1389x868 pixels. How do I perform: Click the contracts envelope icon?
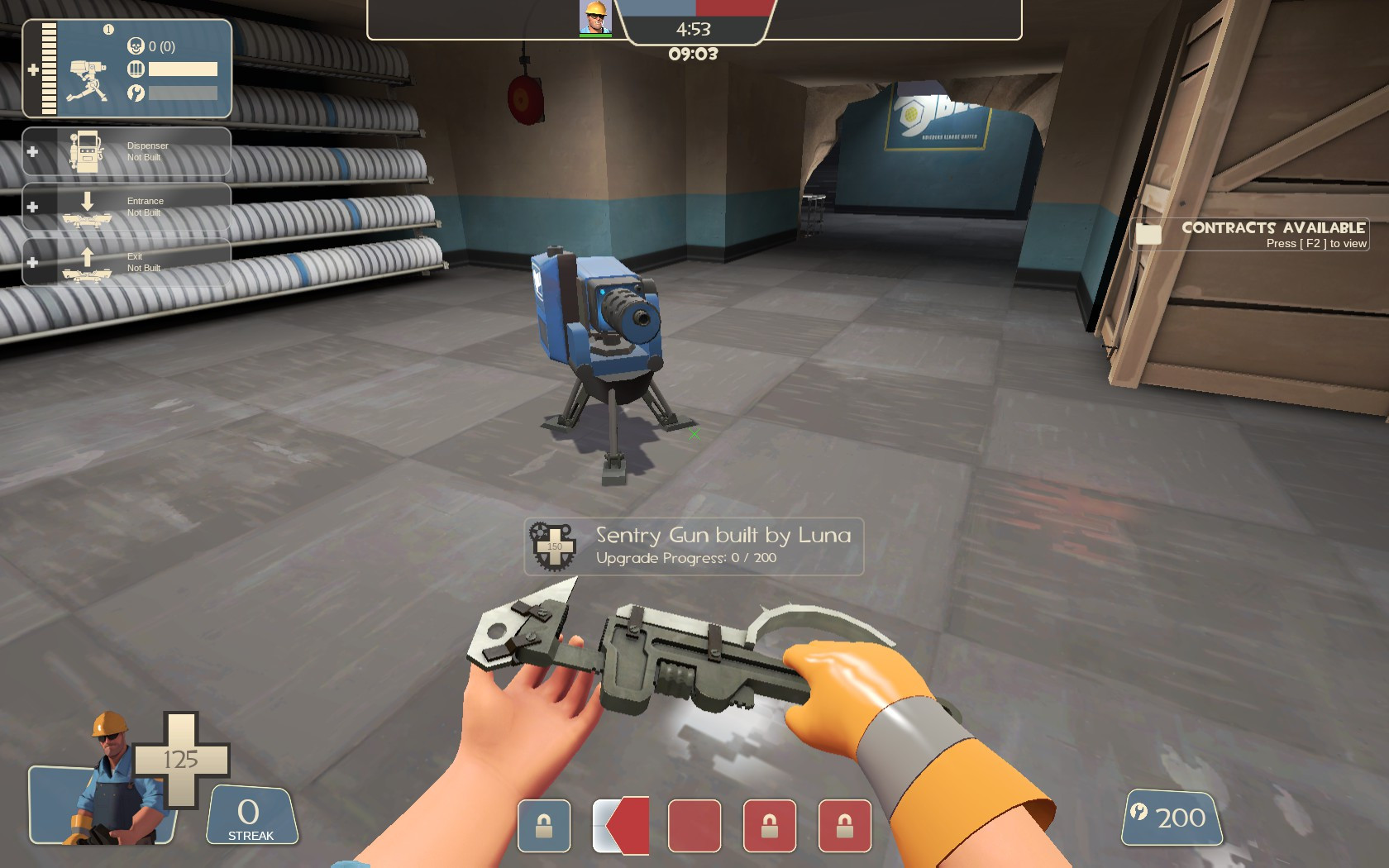(x=1149, y=234)
